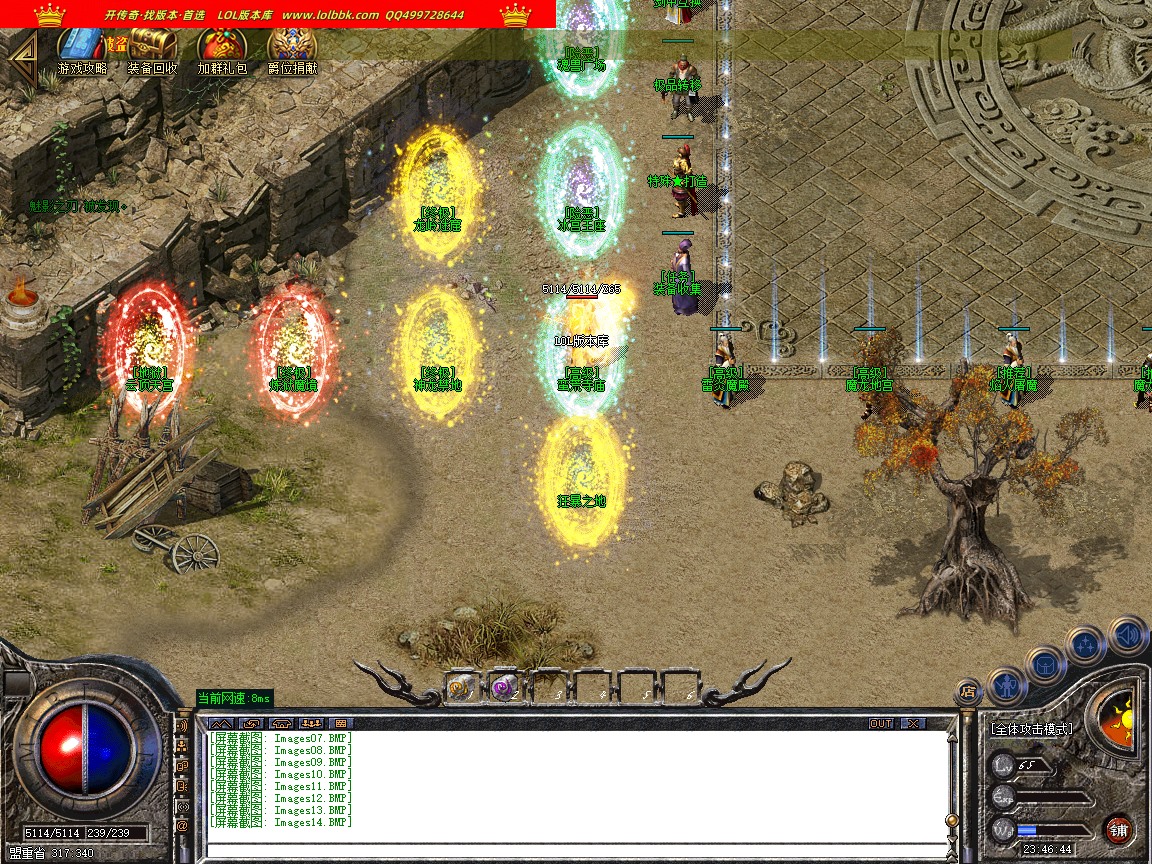Click the OUT button on the chat panel

[x=880, y=723]
